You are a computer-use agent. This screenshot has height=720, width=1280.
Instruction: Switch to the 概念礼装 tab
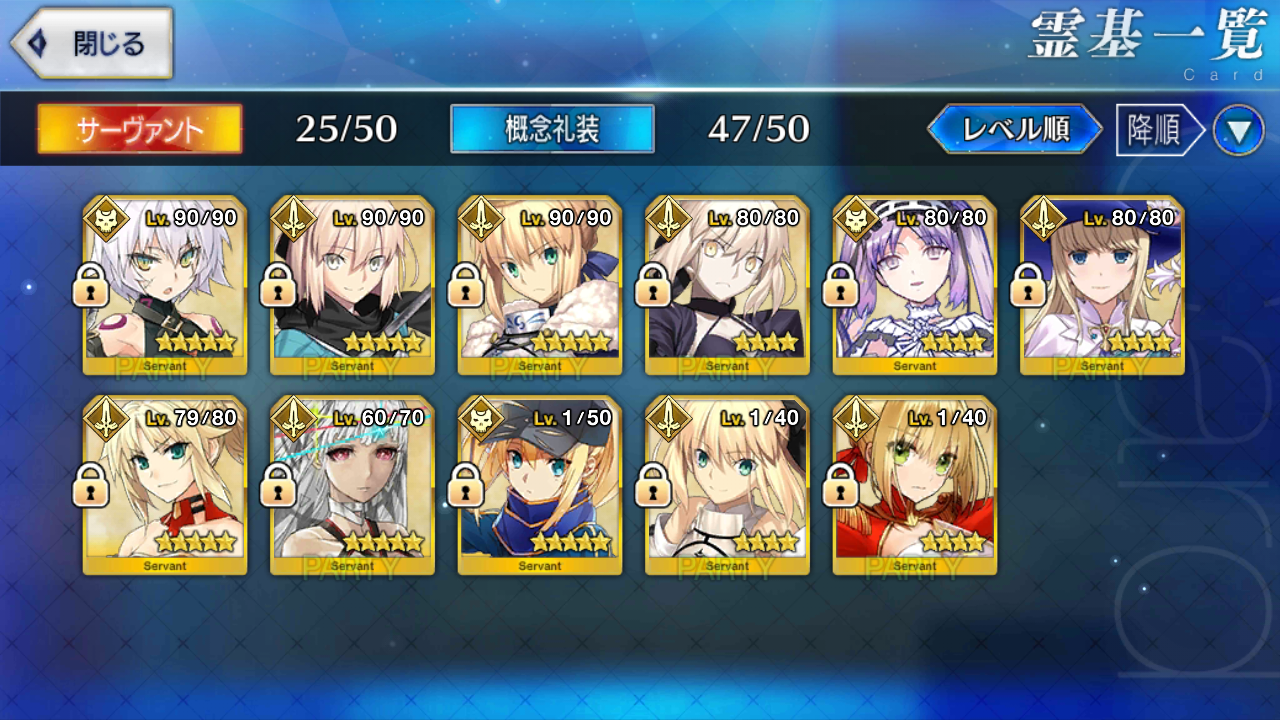click(x=552, y=129)
